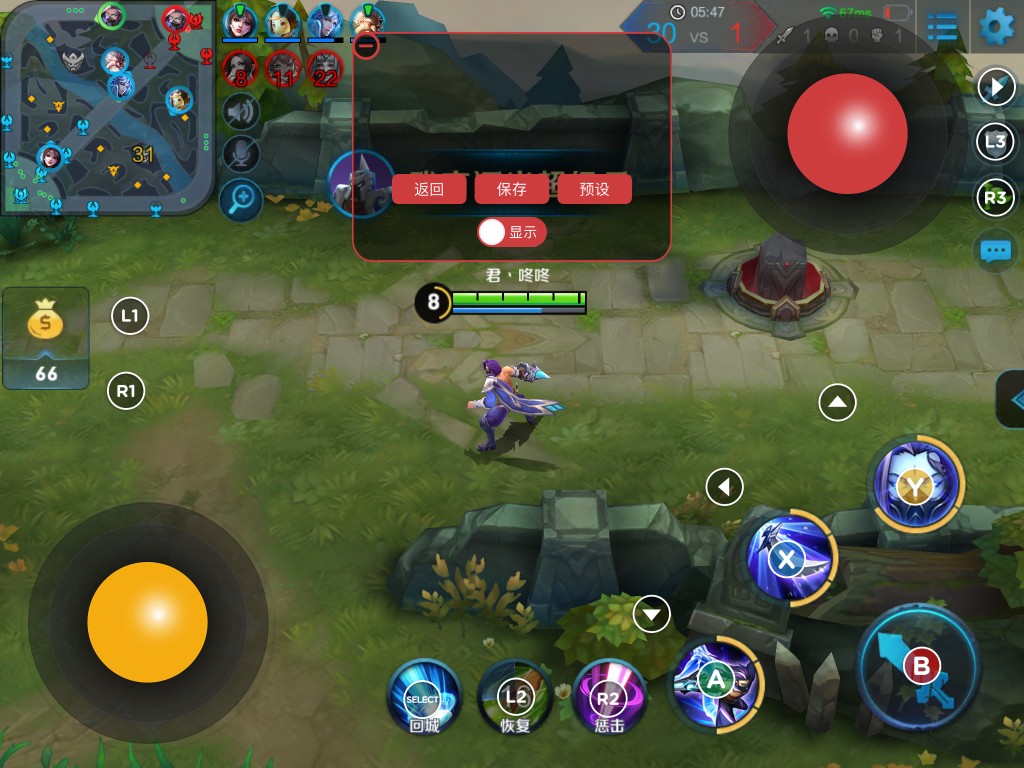Cast the skill icon marked X
Image resolution: width=1024 pixels, height=768 pixels.
(x=789, y=559)
